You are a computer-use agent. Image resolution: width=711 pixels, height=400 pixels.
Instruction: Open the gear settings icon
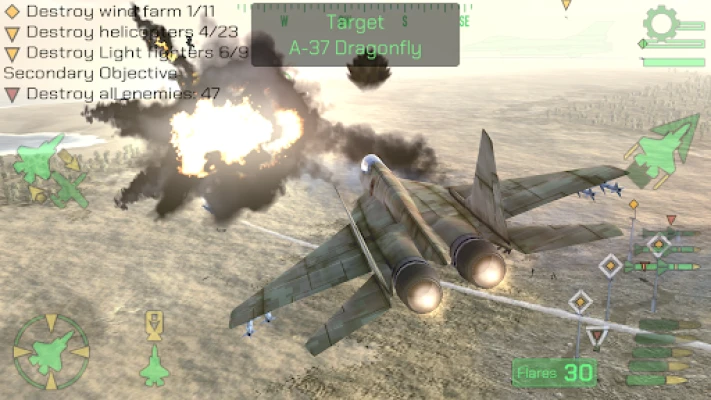[662, 23]
